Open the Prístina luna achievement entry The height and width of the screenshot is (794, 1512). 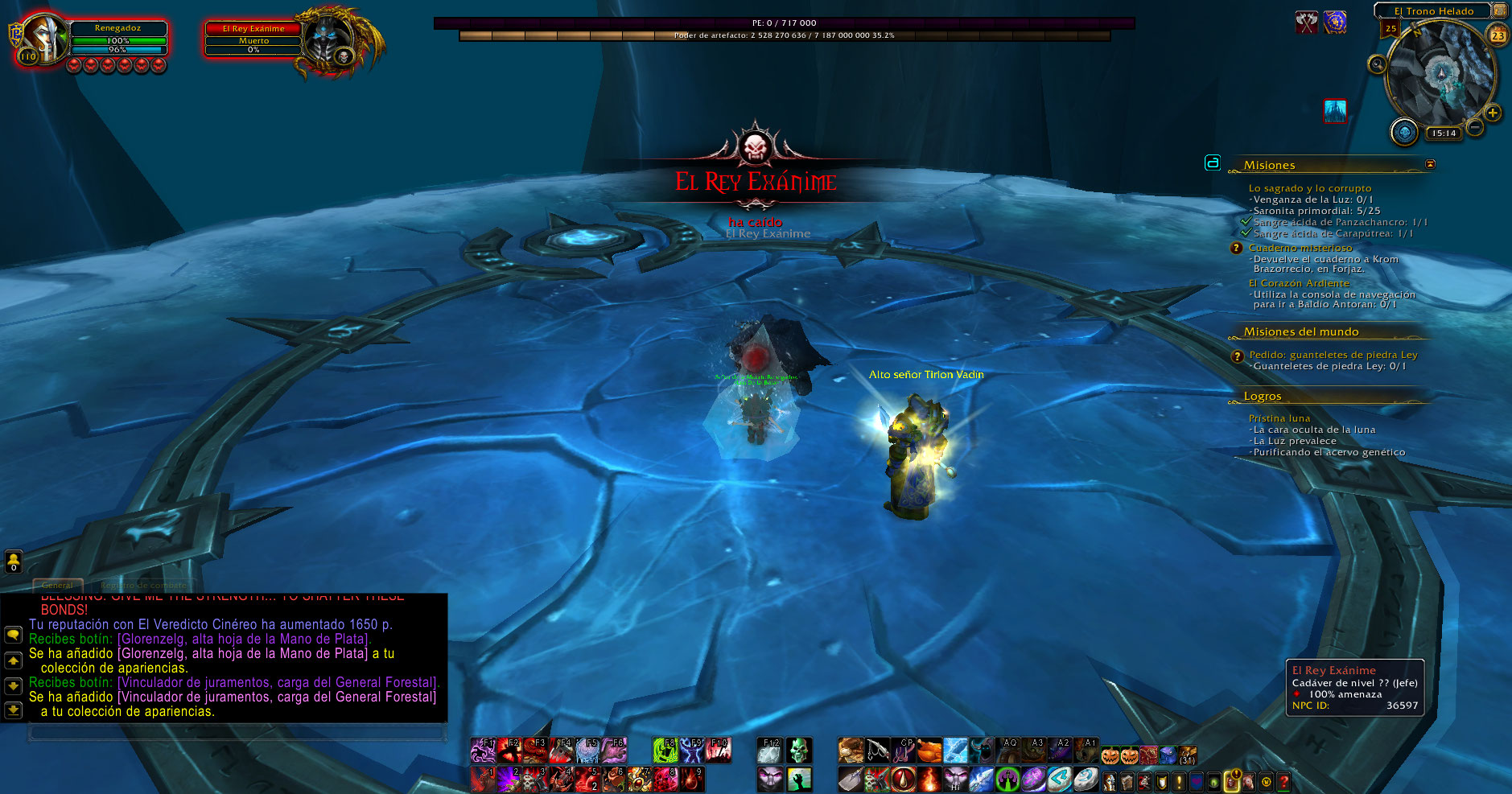[1279, 418]
